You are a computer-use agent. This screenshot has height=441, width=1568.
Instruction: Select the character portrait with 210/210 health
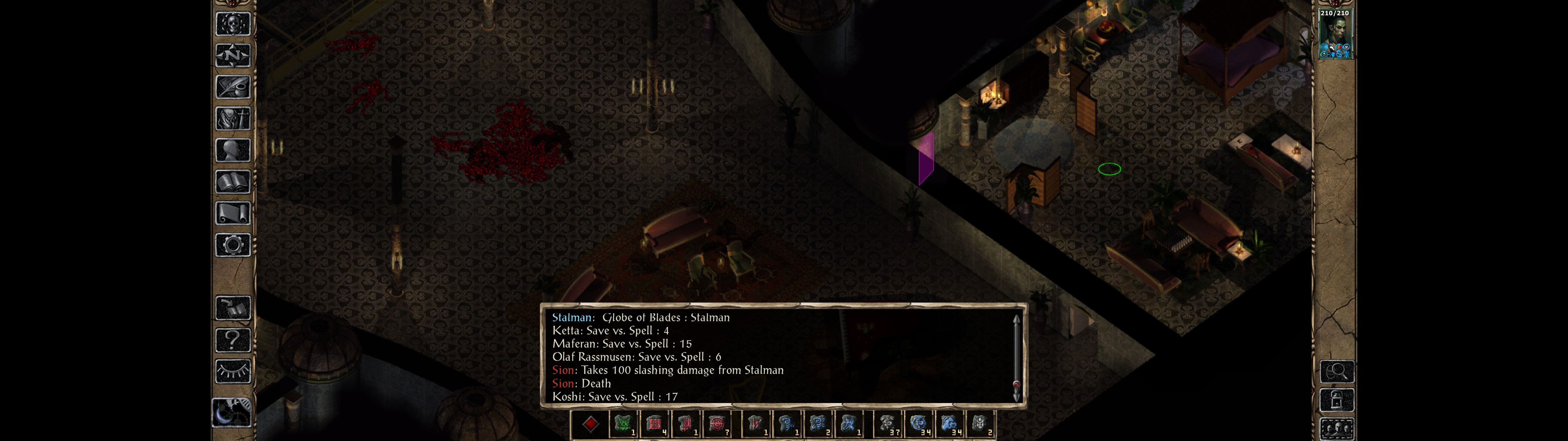[x=1335, y=34]
